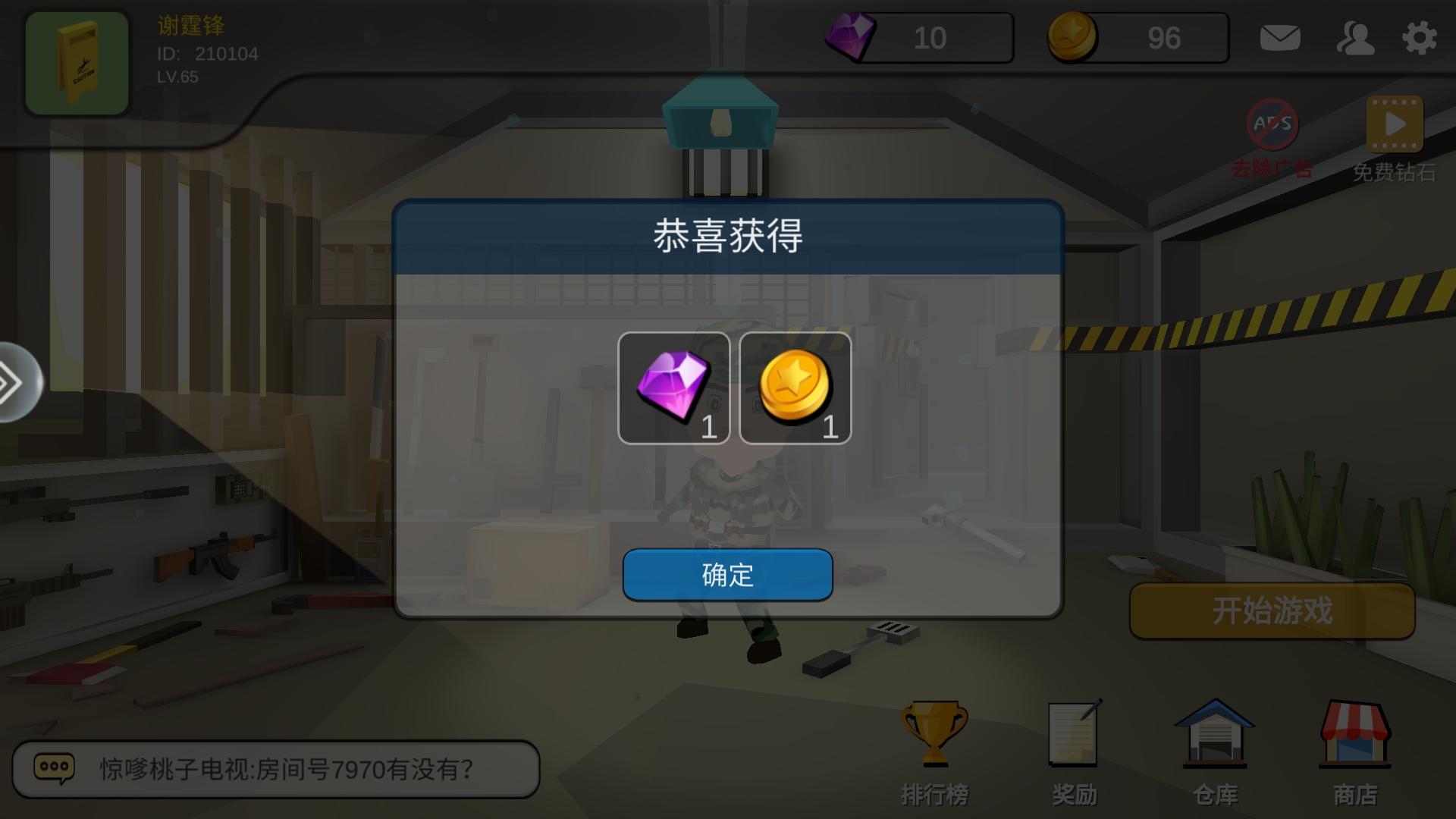Screen dimensions: 1456x819
Task: Click the diamond currency counter showing 10
Action: (918, 37)
